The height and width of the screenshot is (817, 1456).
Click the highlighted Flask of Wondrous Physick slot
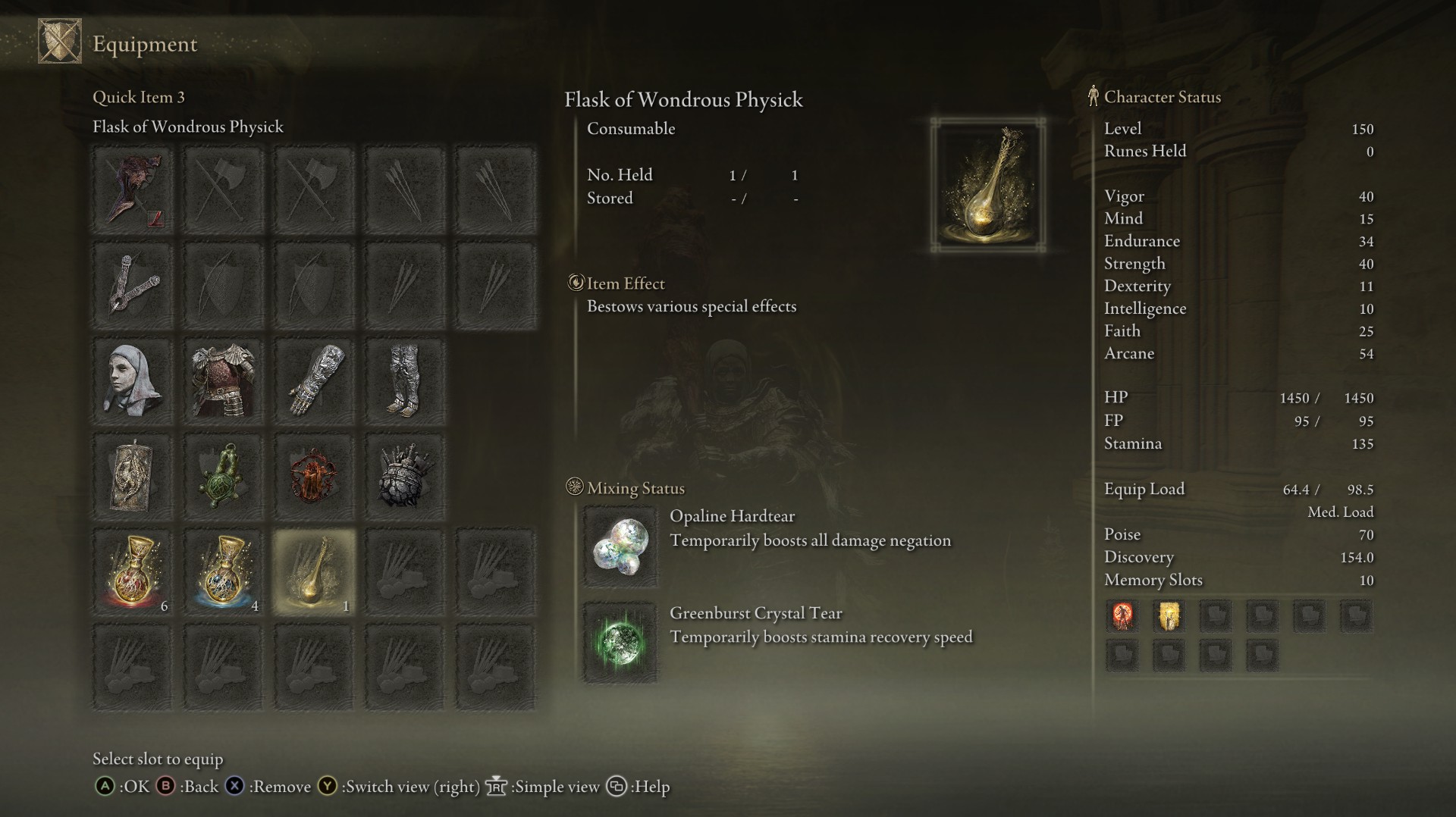(x=314, y=572)
